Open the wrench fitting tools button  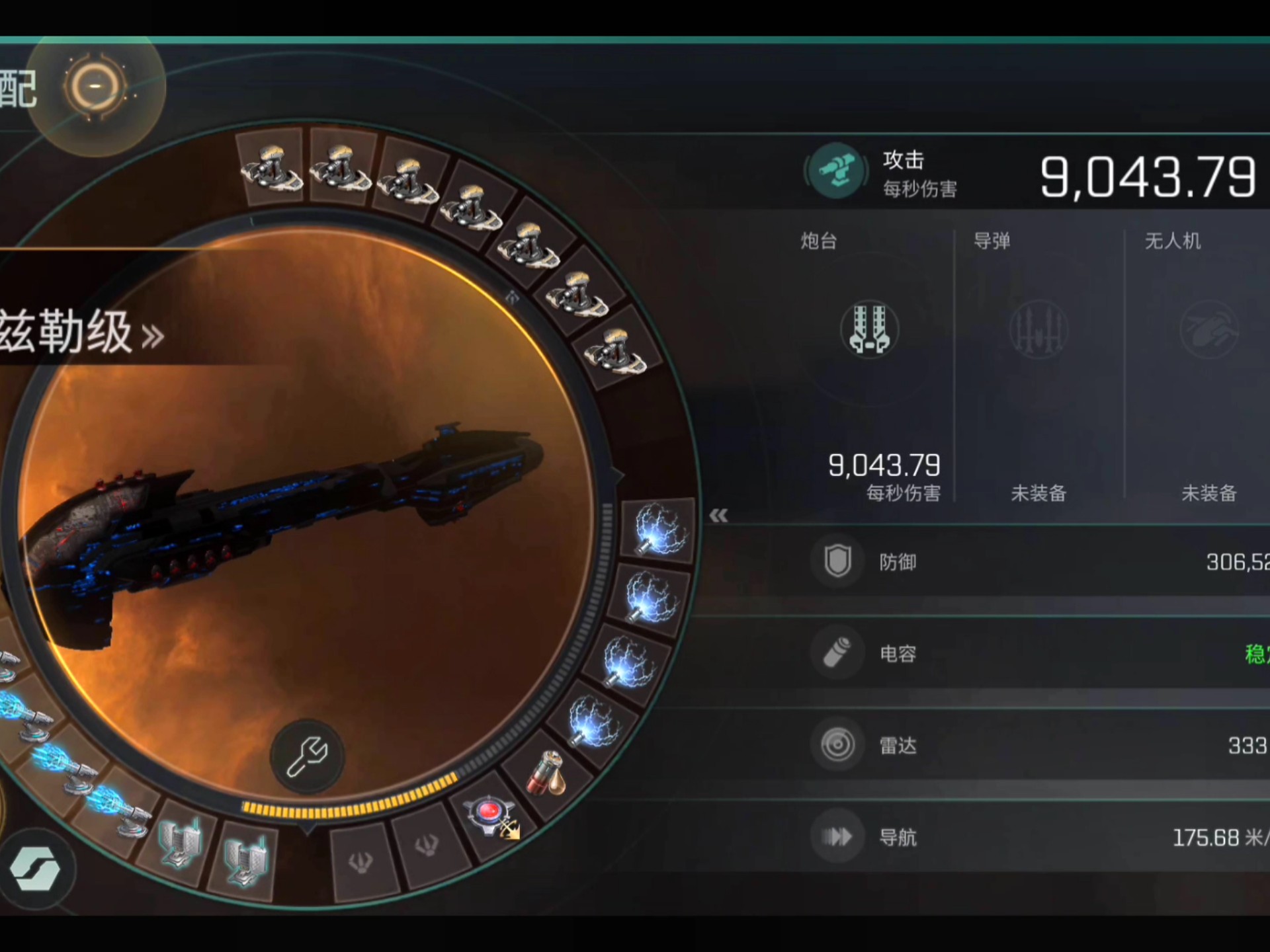point(307,756)
